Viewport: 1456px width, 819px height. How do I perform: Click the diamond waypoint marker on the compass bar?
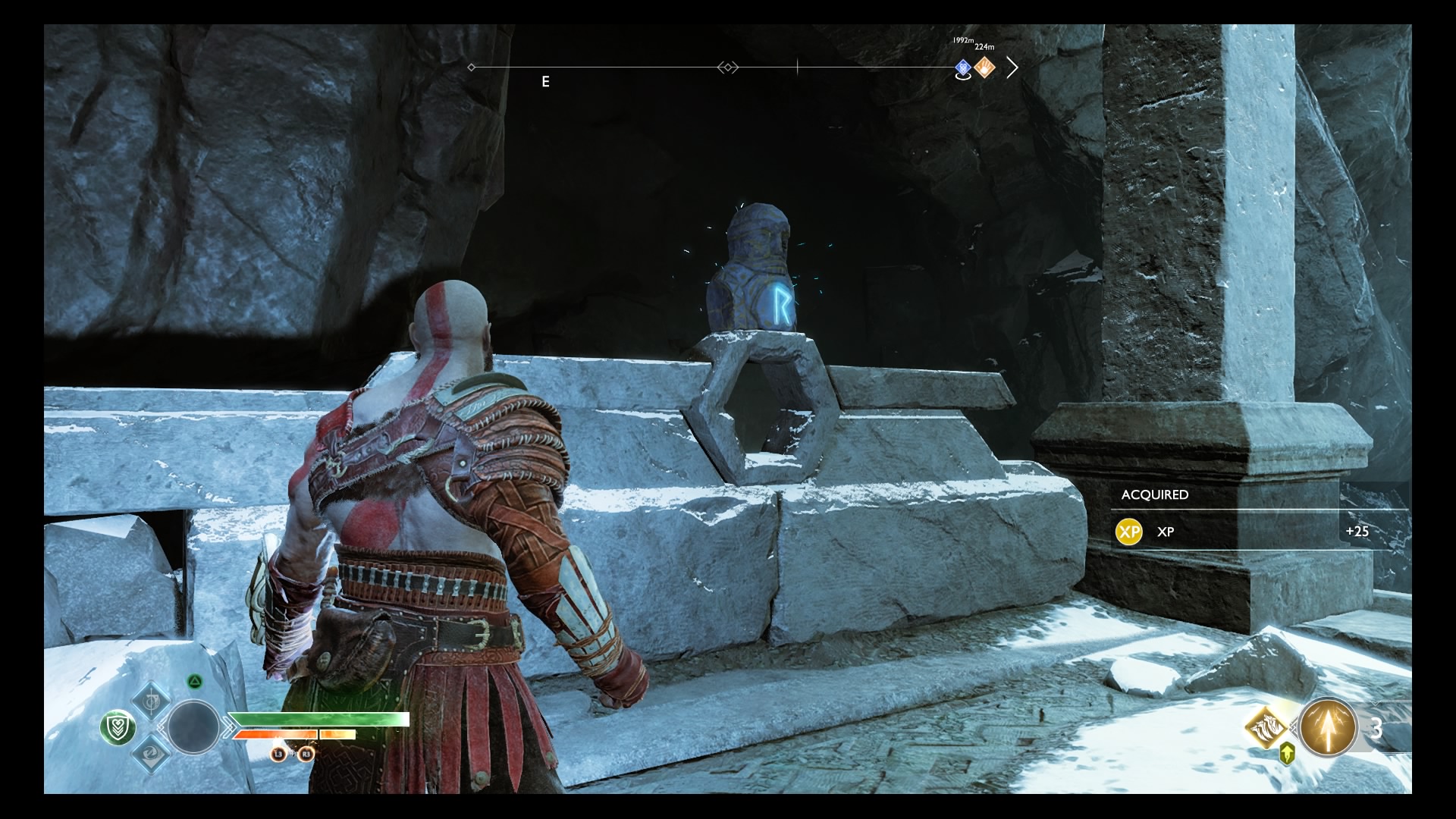click(x=728, y=67)
